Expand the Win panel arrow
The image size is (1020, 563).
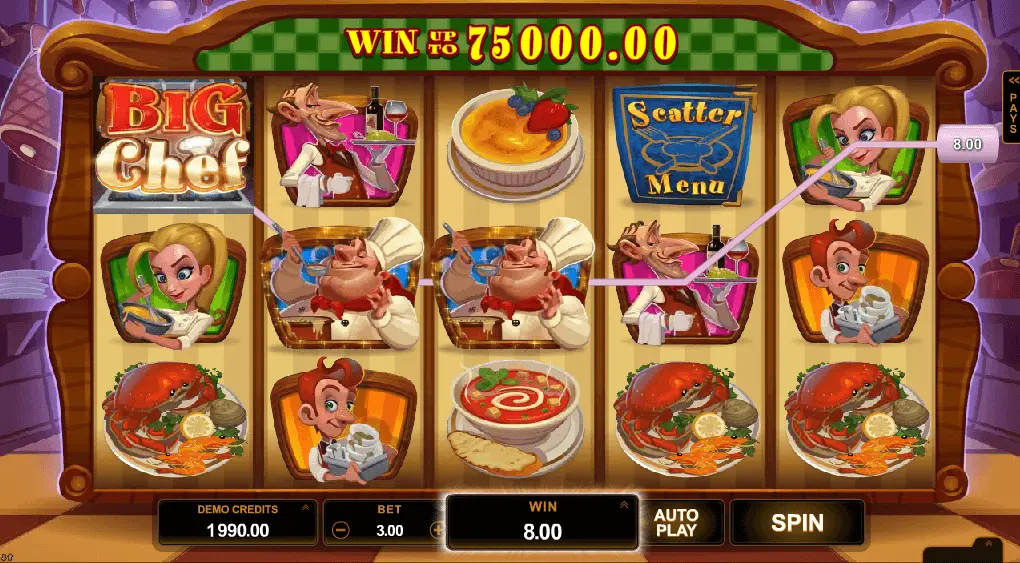coord(625,505)
